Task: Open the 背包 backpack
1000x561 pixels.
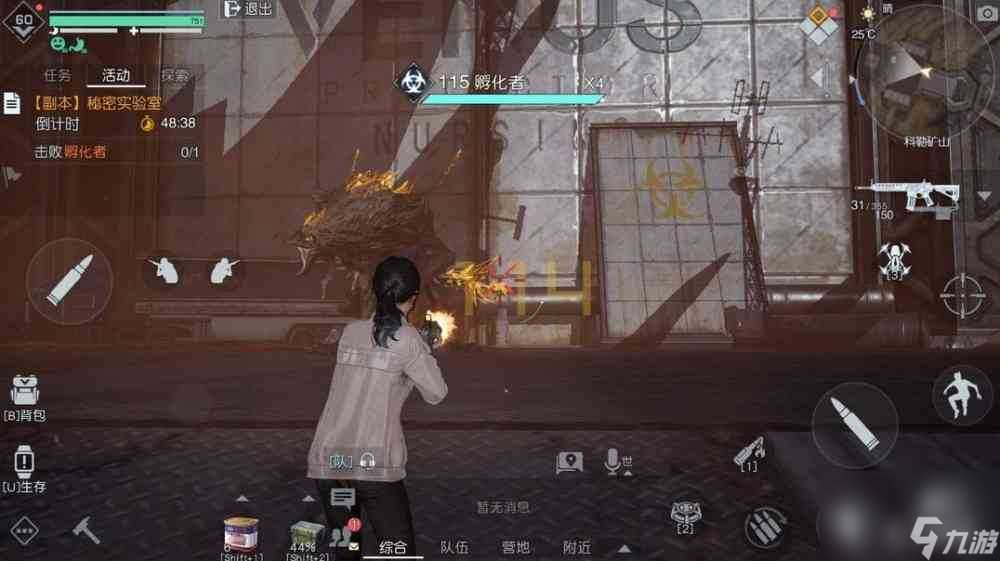Action: (25, 397)
